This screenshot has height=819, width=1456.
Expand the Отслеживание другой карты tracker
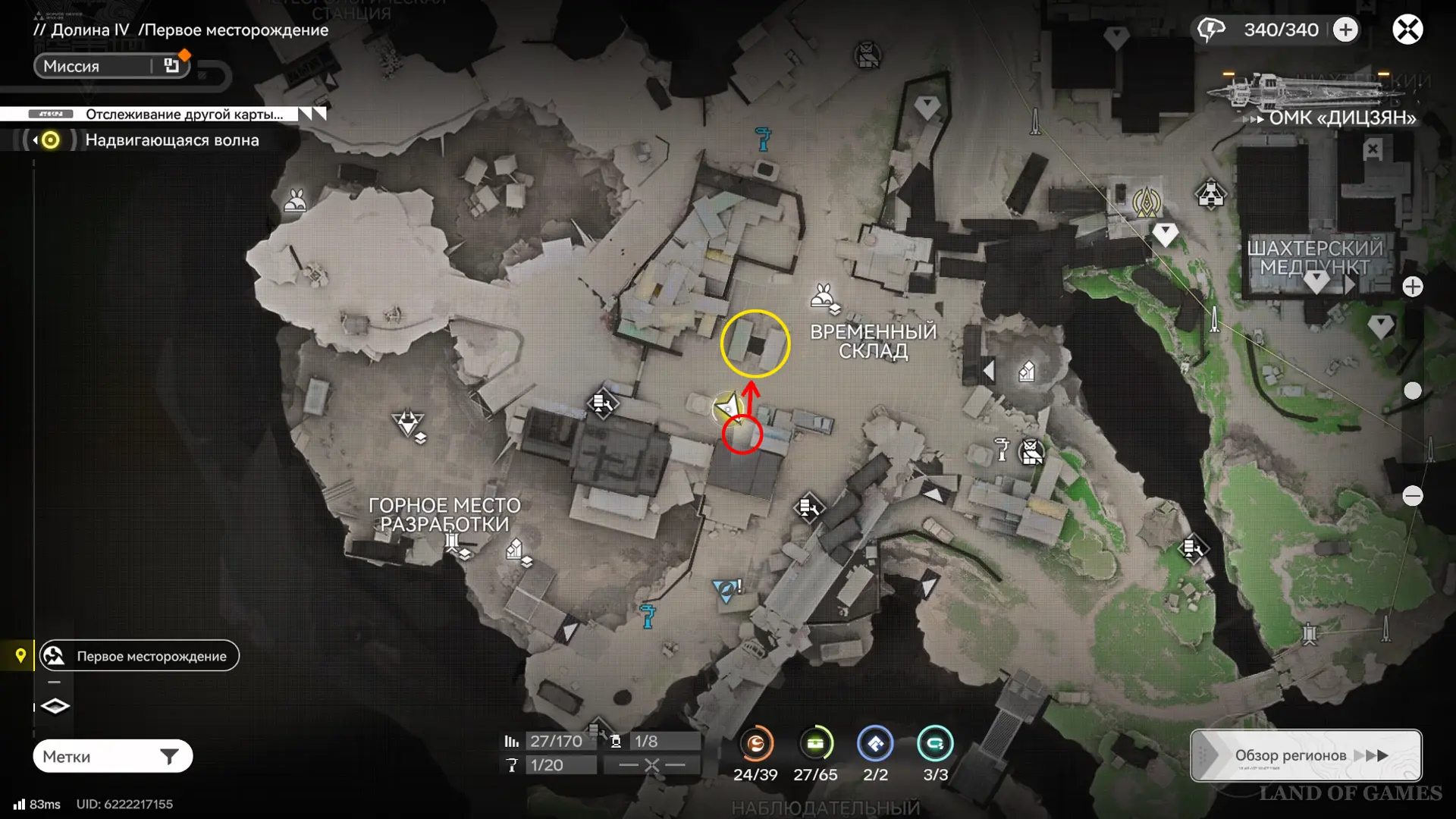312,114
